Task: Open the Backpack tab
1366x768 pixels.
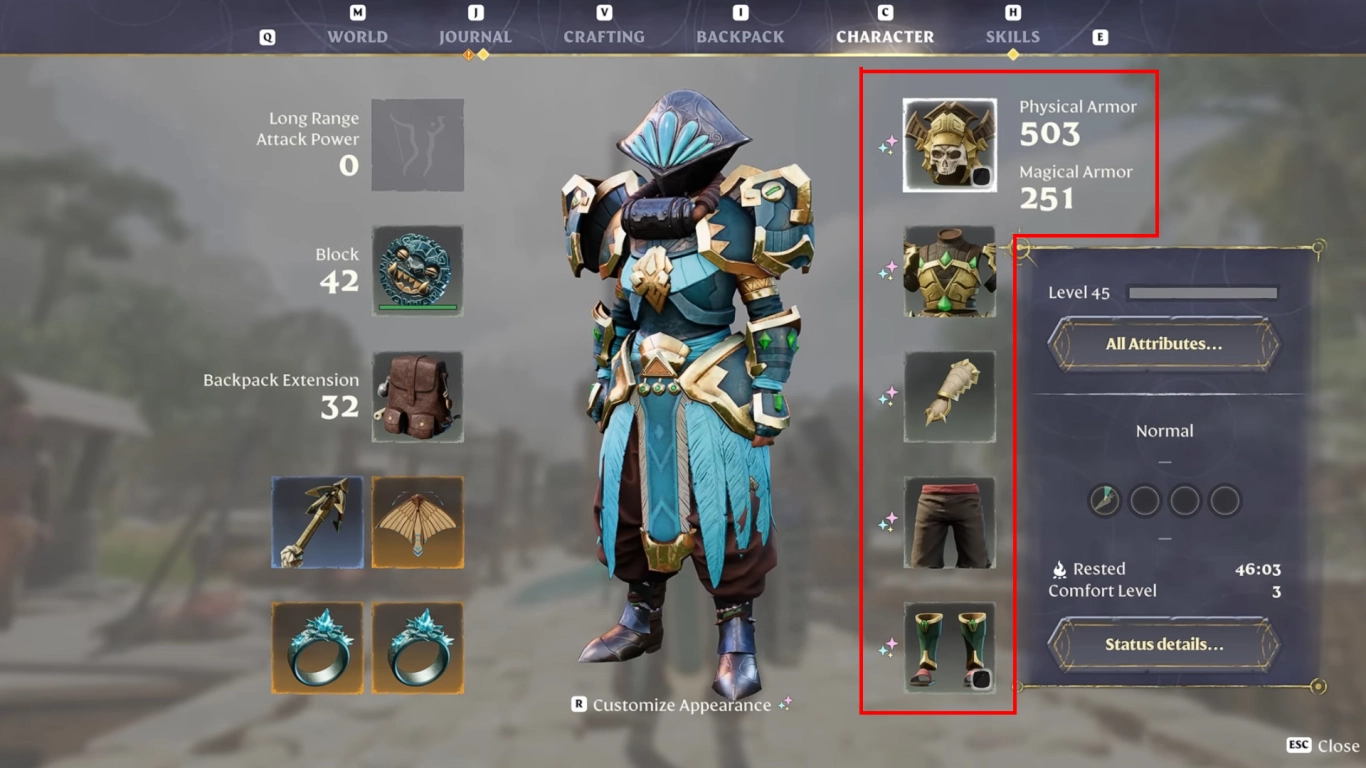Action: click(x=739, y=36)
